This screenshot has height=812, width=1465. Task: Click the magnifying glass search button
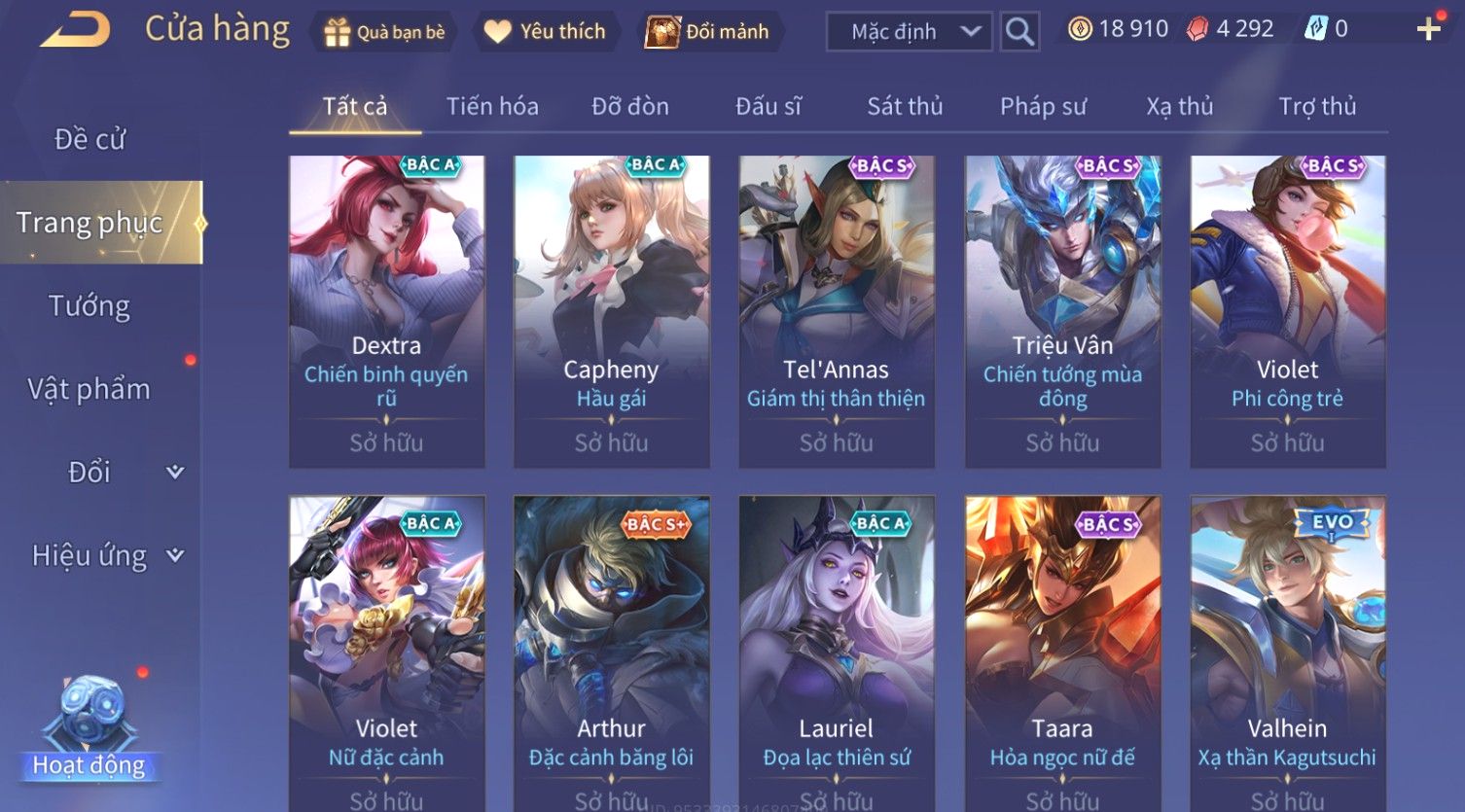(1019, 32)
